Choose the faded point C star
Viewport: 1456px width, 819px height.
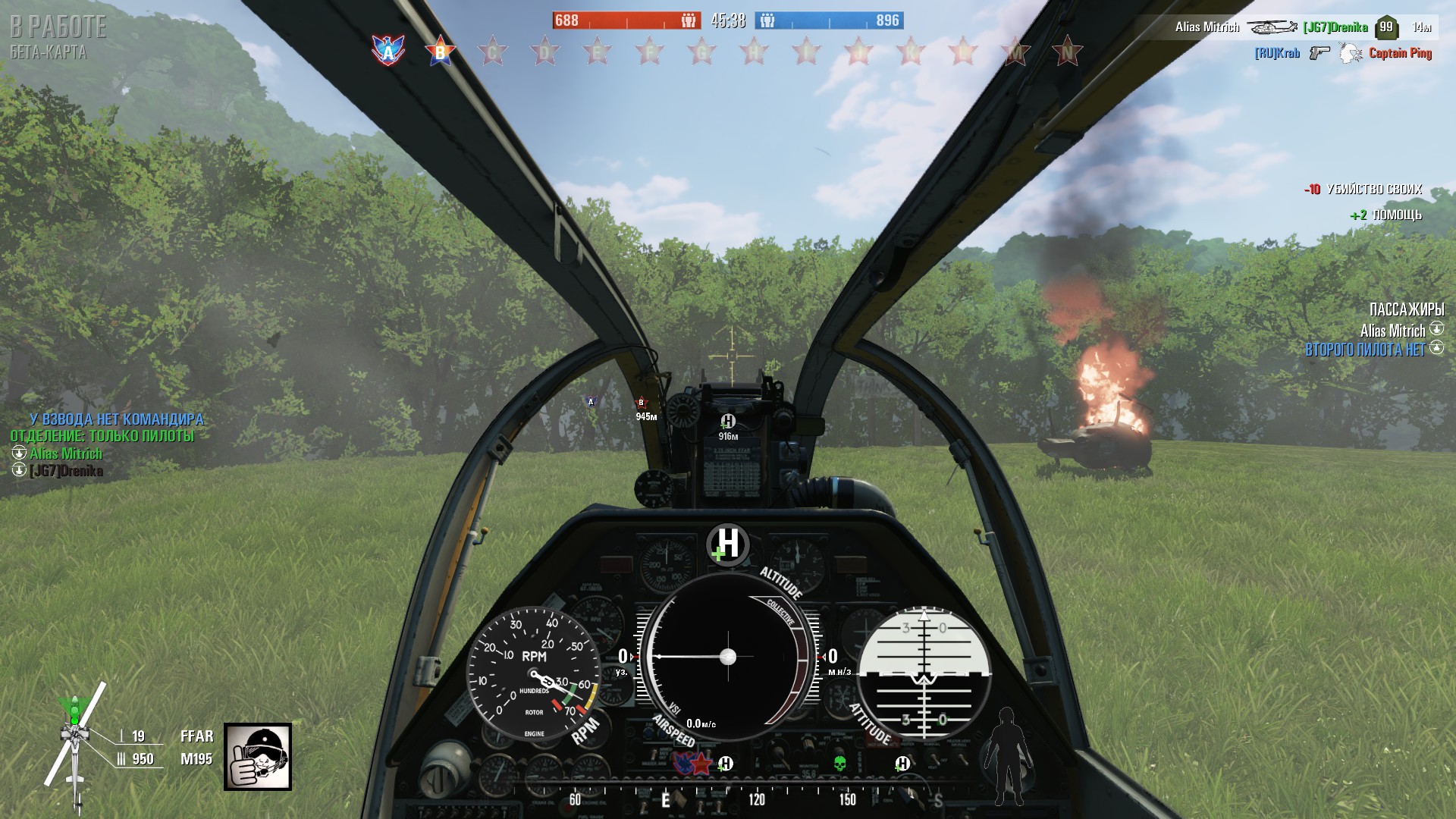pyautogui.click(x=492, y=52)
